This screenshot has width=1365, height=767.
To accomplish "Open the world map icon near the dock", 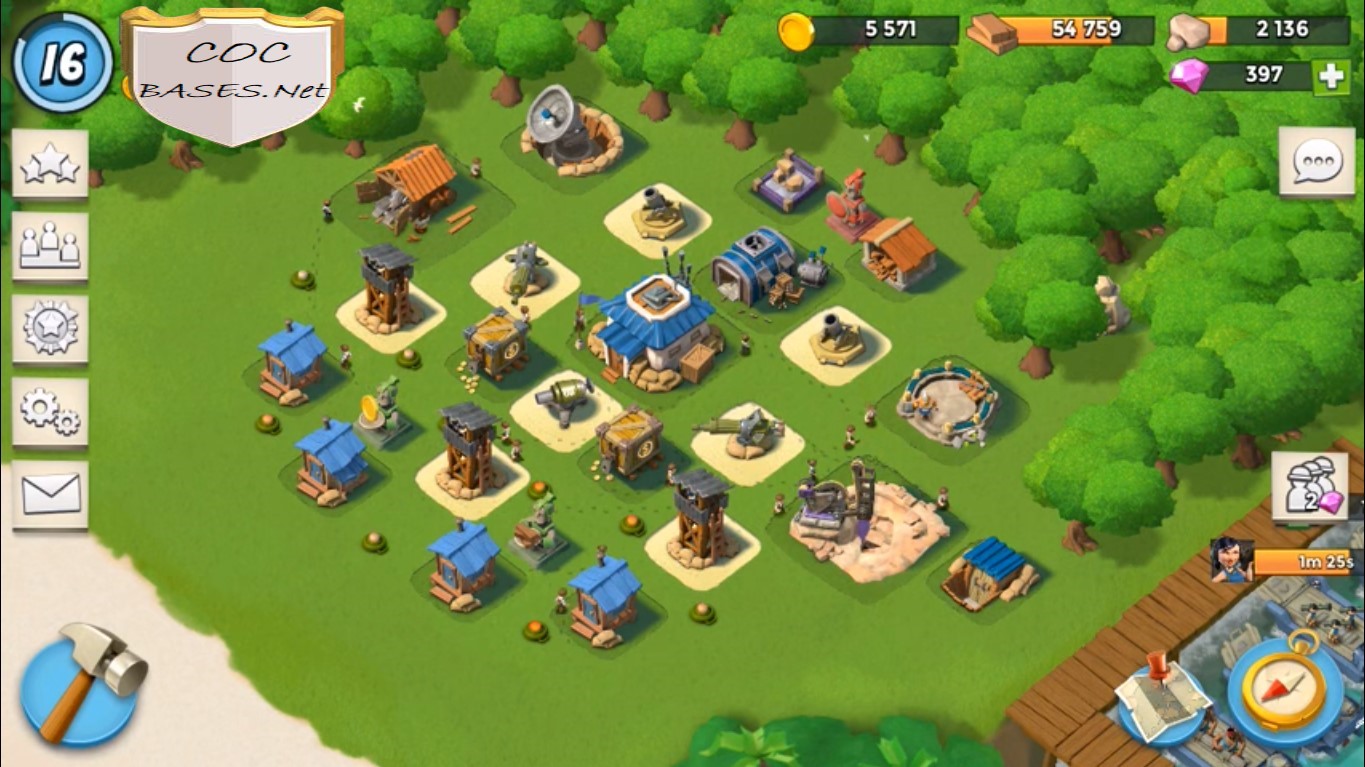I will (1160, 700).
